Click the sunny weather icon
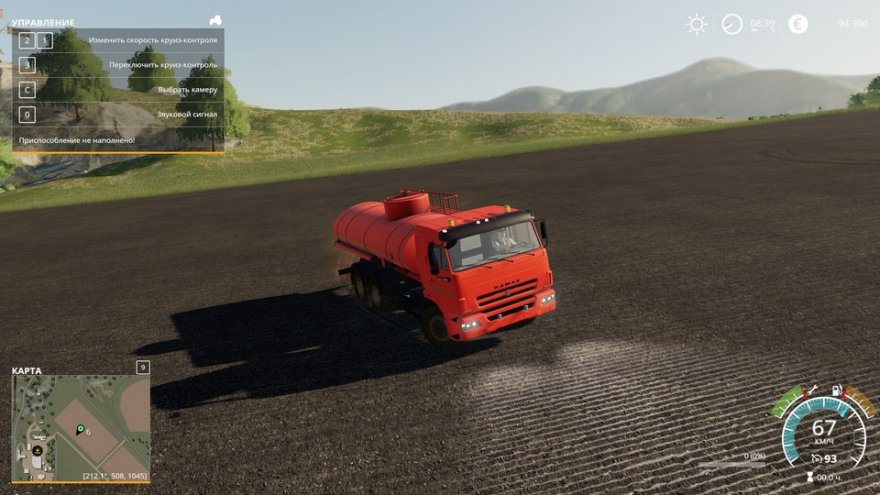This screenshot has width=880, height=495. [x=696, y=24]
